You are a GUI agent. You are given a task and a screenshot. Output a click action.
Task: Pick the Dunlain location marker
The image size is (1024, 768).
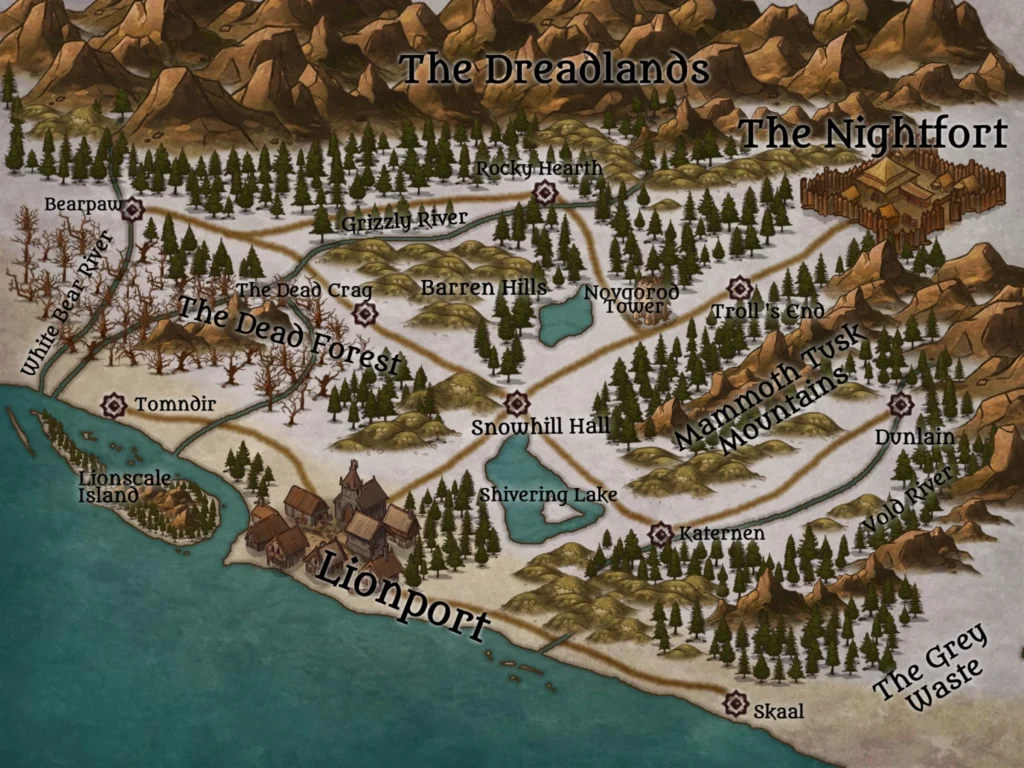pos(901,404)
